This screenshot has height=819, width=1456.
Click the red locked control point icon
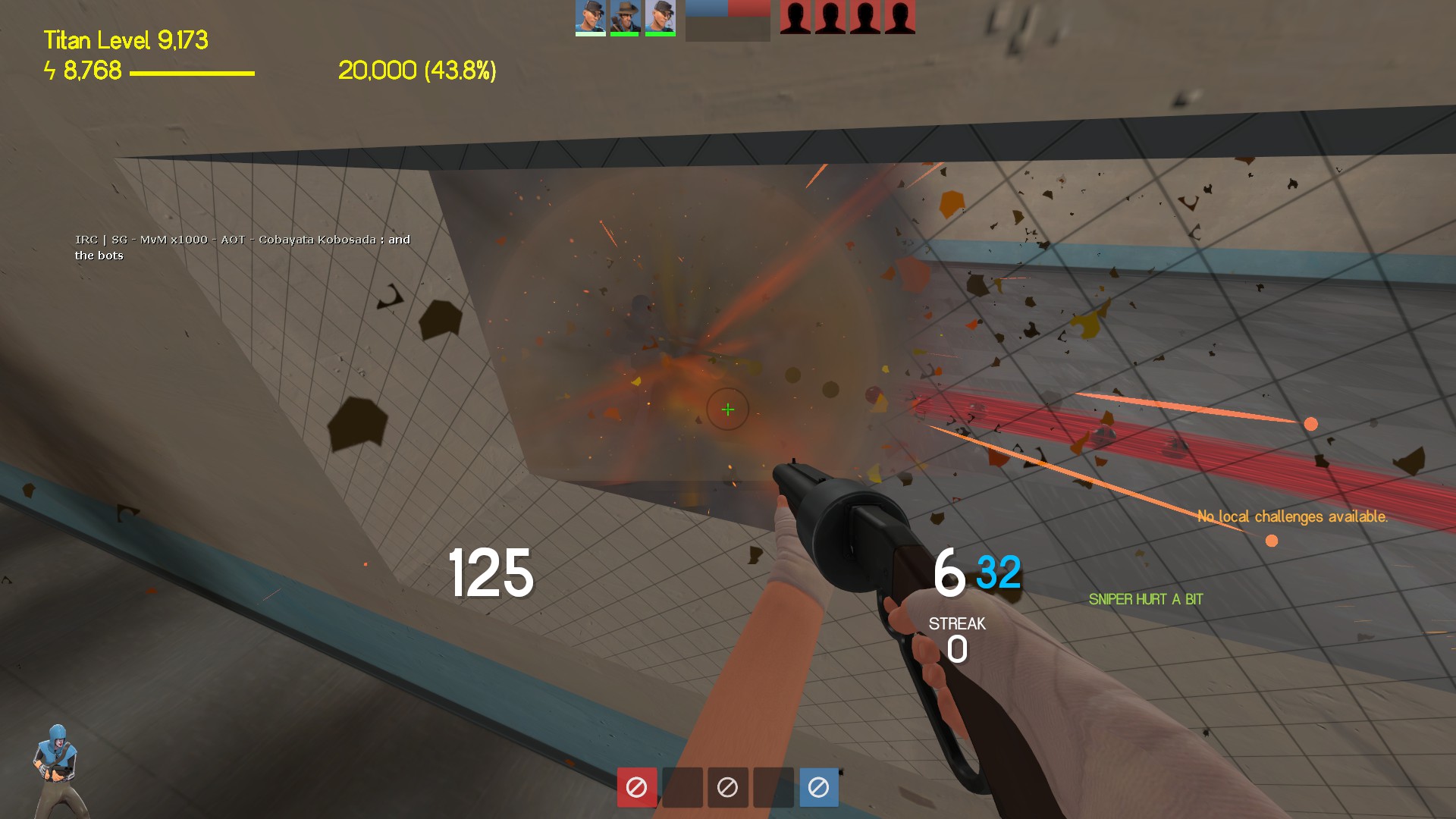(x=636, y=787)
